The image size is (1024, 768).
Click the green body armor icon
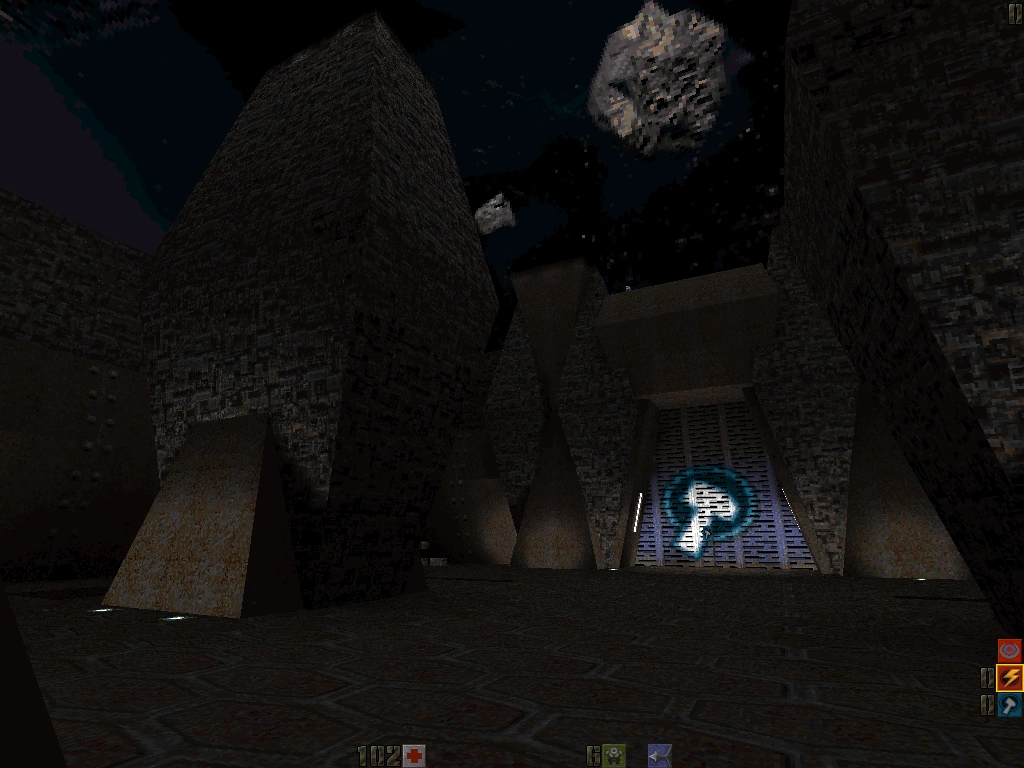[x=614, y=755]
